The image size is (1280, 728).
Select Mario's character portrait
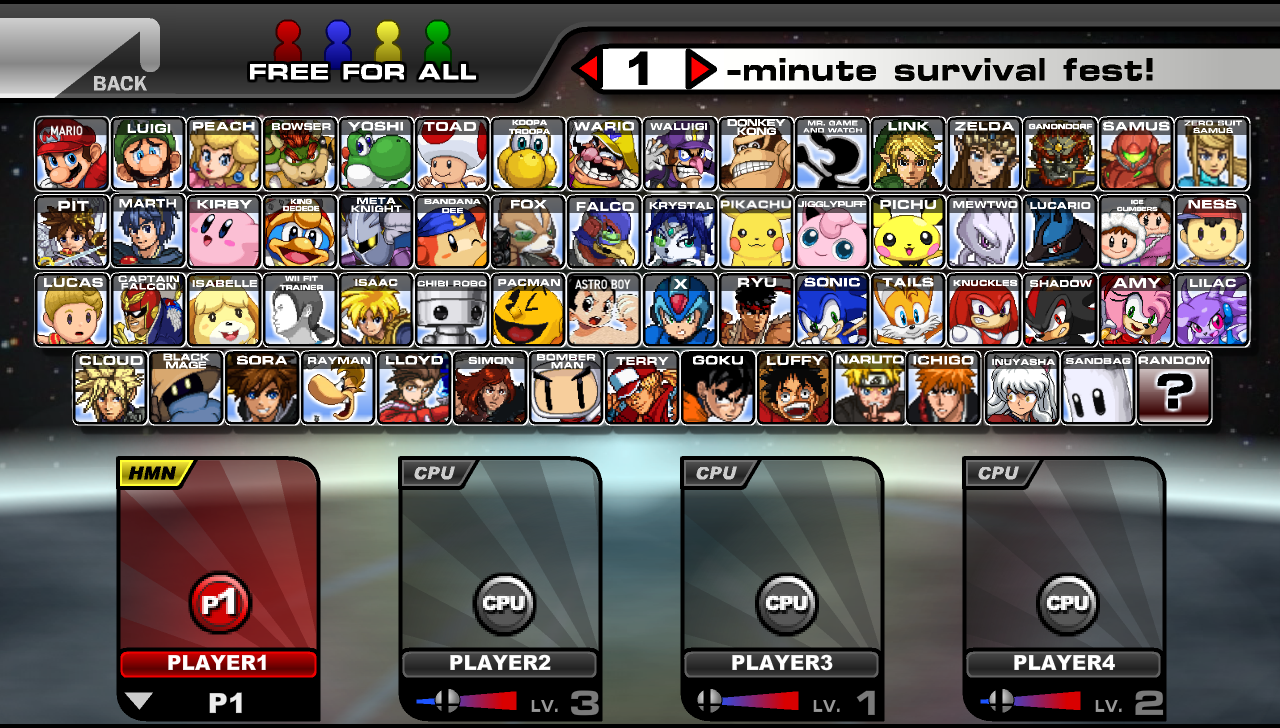pyautogui.click(x=71, y=152)
